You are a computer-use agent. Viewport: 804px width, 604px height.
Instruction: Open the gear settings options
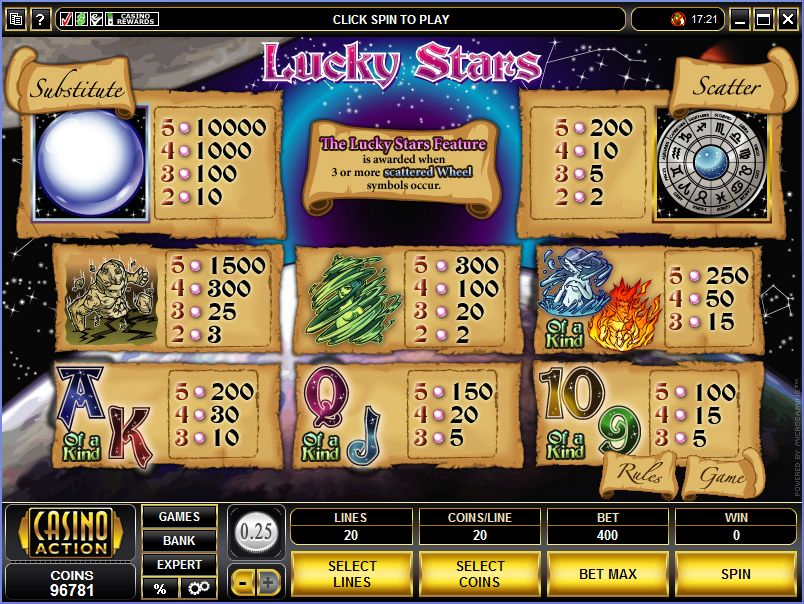tap(197, 588)
